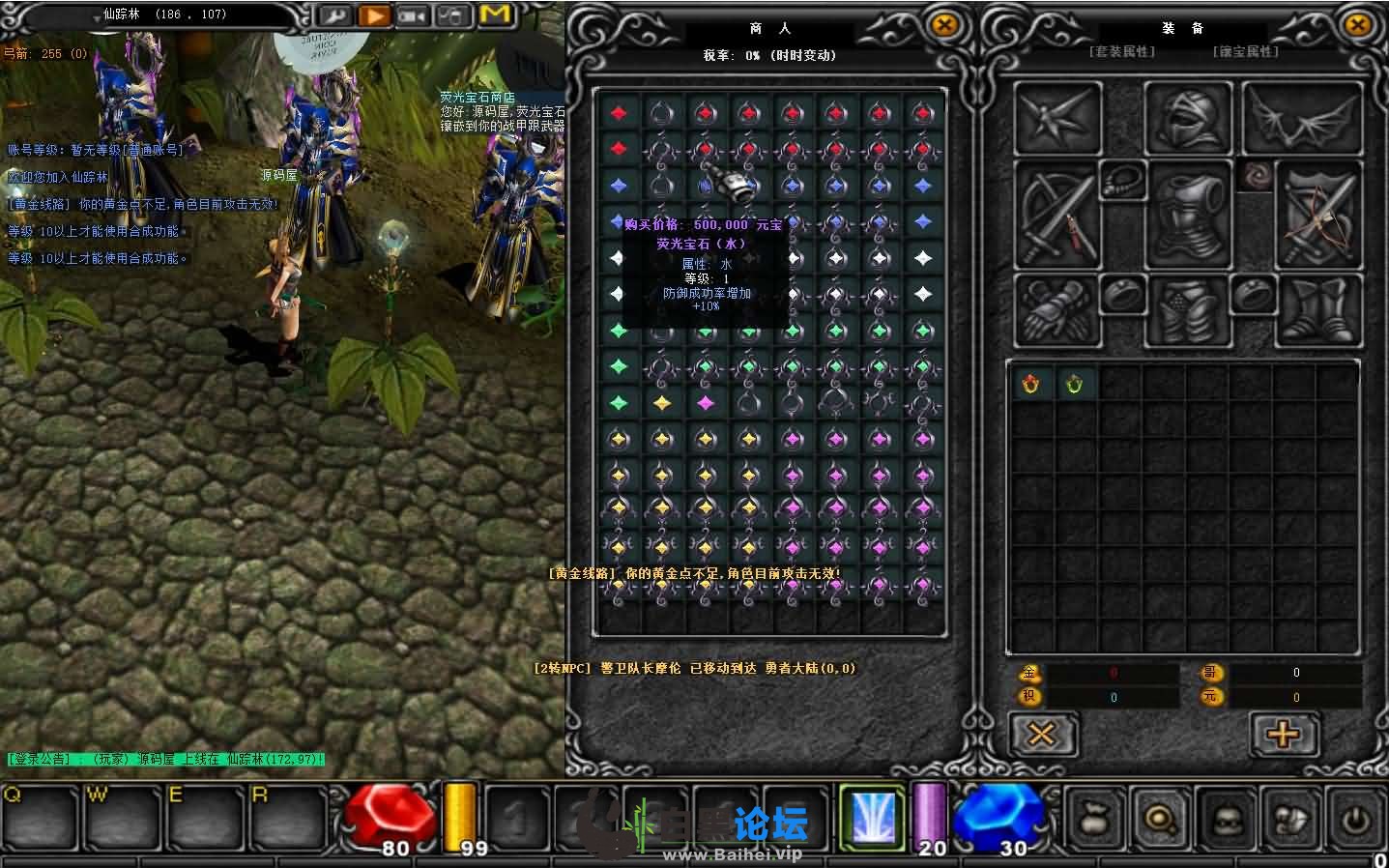Close the merchant shop window
The image size is (1389, 868).
click(944, 26)
